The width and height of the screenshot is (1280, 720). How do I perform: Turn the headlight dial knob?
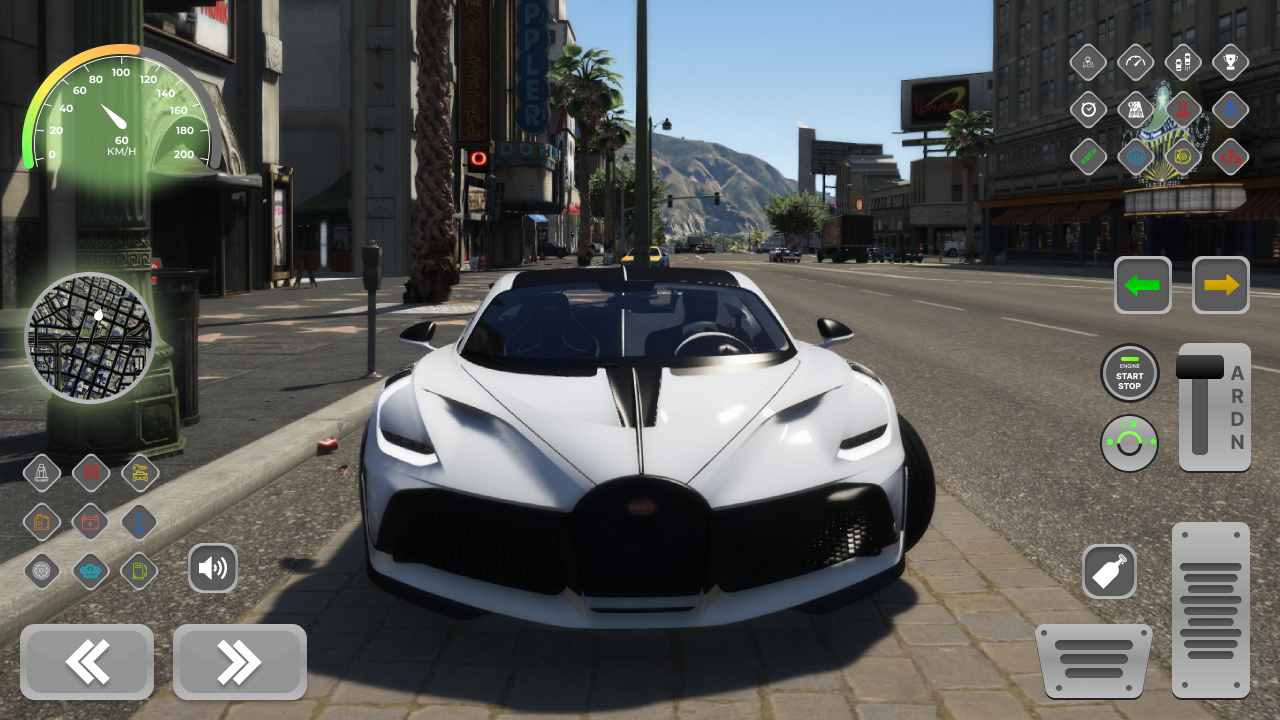tap(1130, 443)
